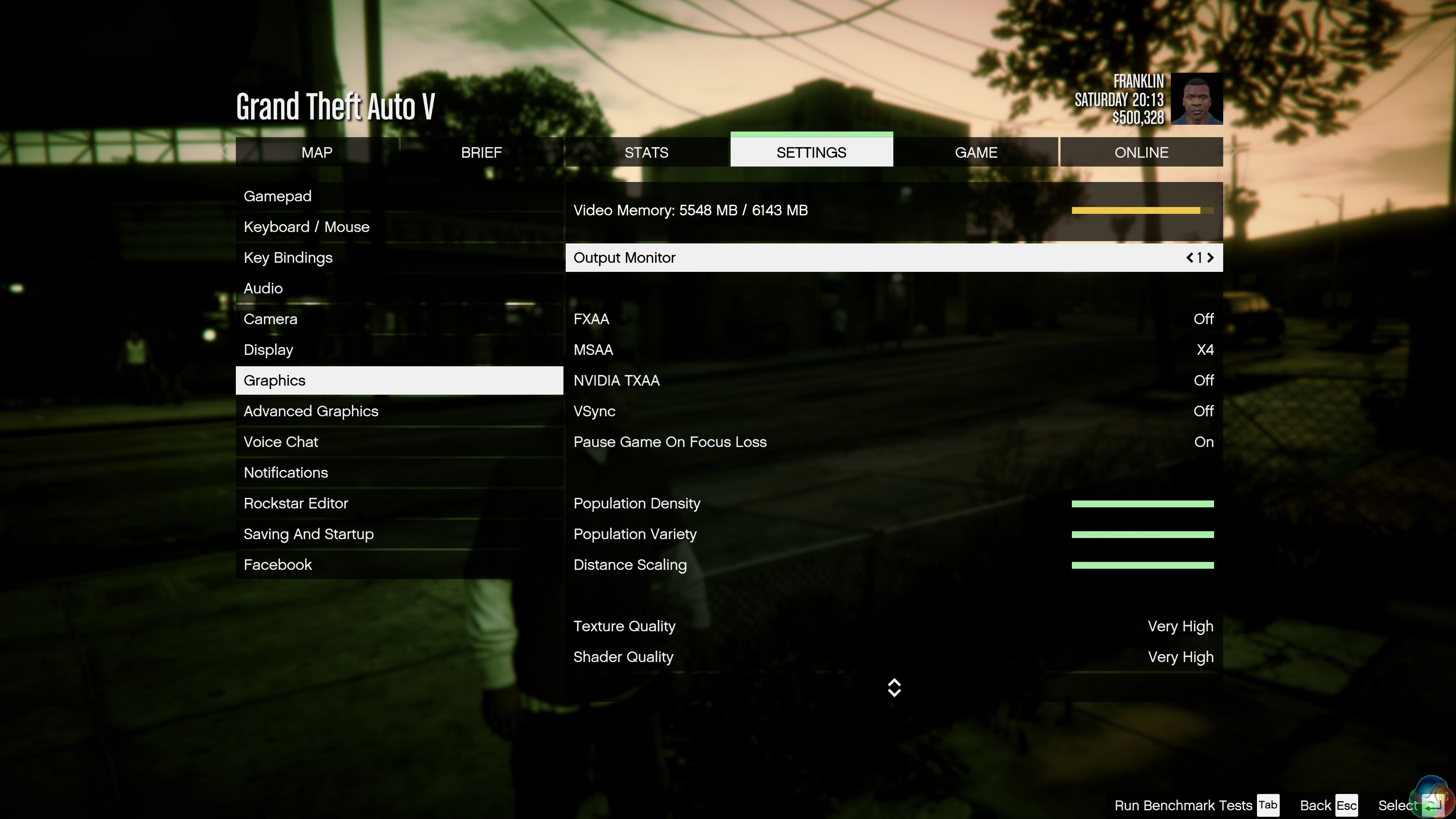Switch to the MAP tab
Screen dimensions: 1456x819
[317, 152]
